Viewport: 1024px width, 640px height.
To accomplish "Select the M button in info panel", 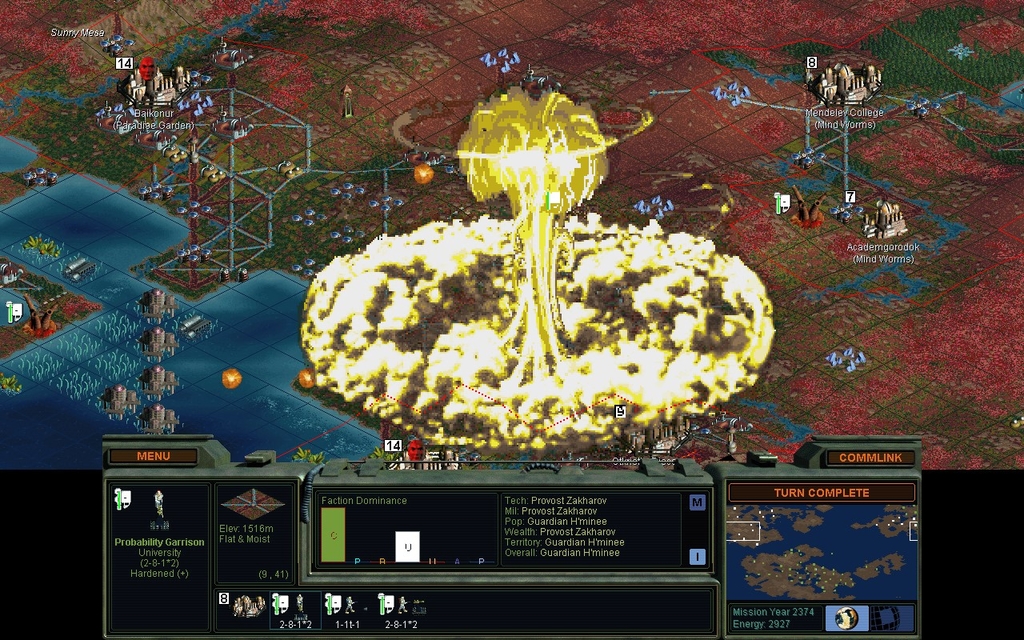I will point(697,502).
